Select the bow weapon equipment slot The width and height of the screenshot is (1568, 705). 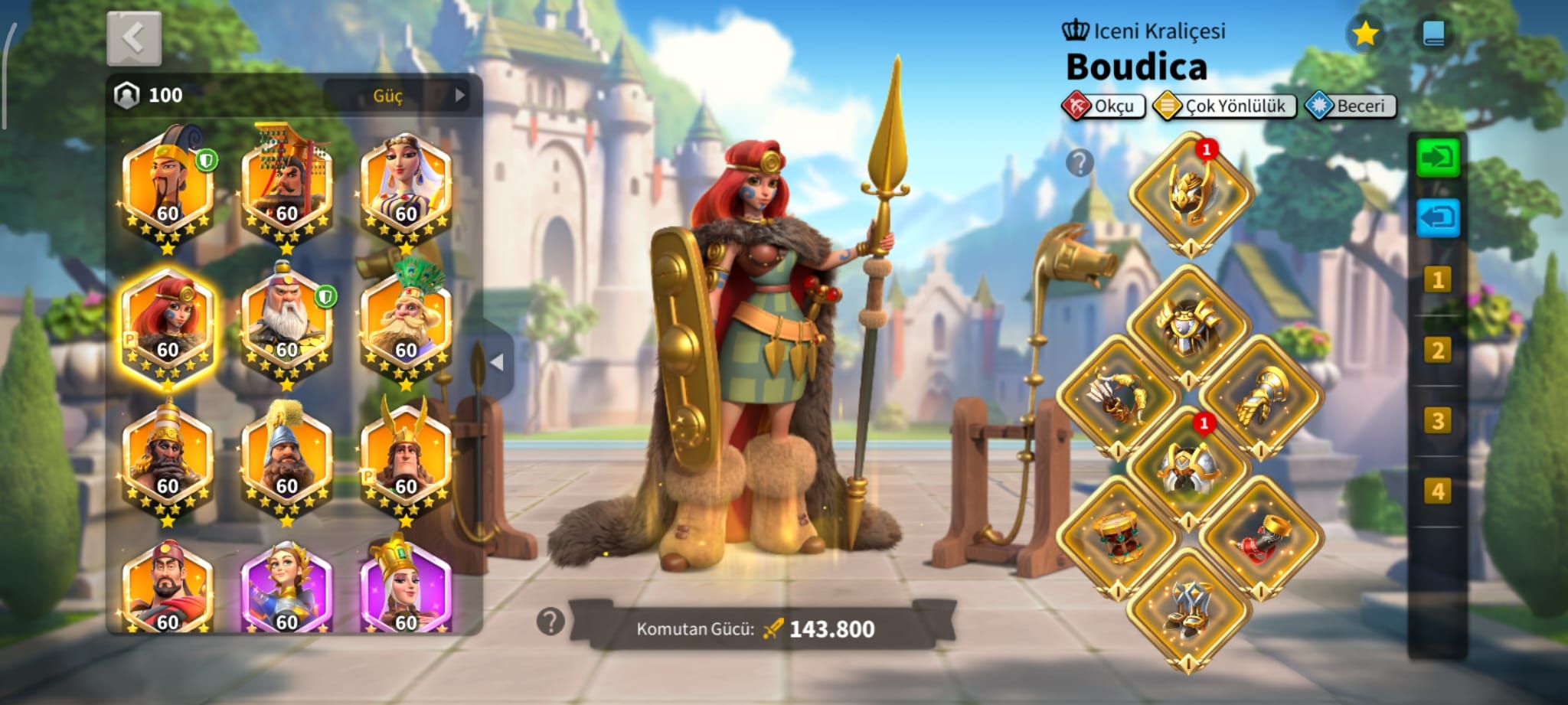[x=1118, y=397]
